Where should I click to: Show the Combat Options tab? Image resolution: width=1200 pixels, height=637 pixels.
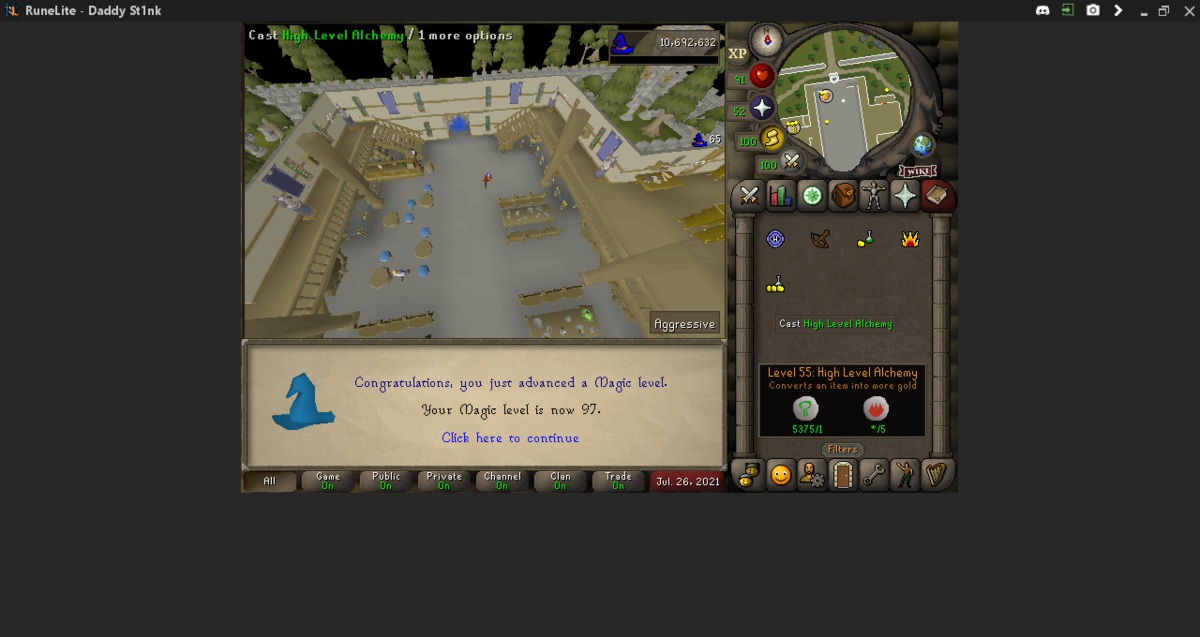point(749,196)
